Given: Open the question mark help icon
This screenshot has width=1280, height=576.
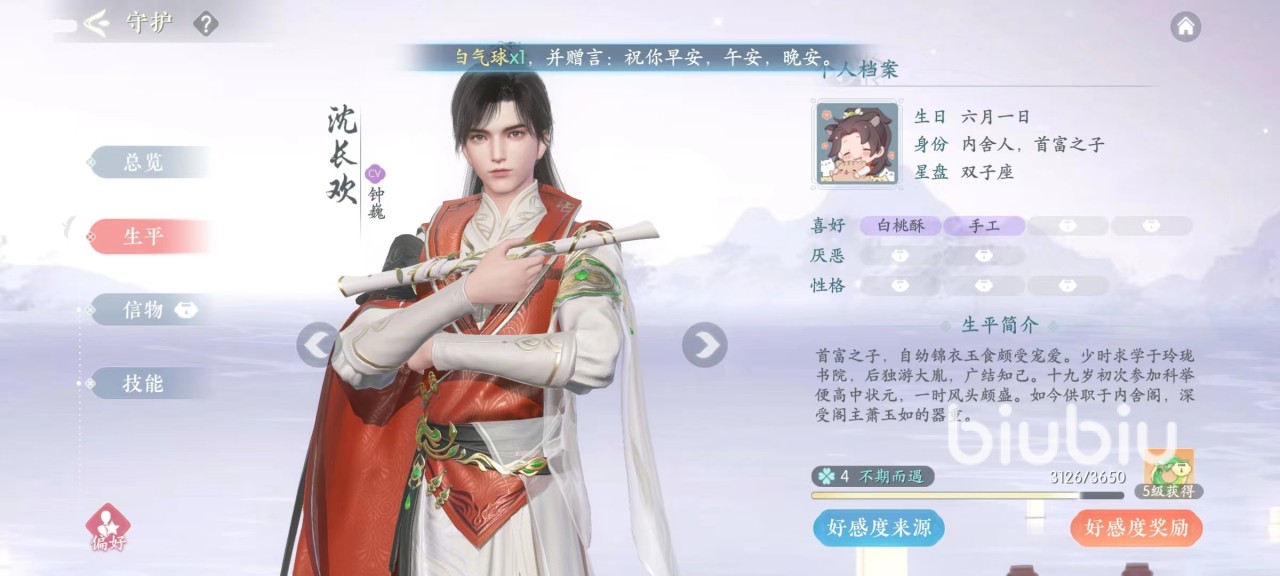Looking at the screenshot, I should point(205,23).
